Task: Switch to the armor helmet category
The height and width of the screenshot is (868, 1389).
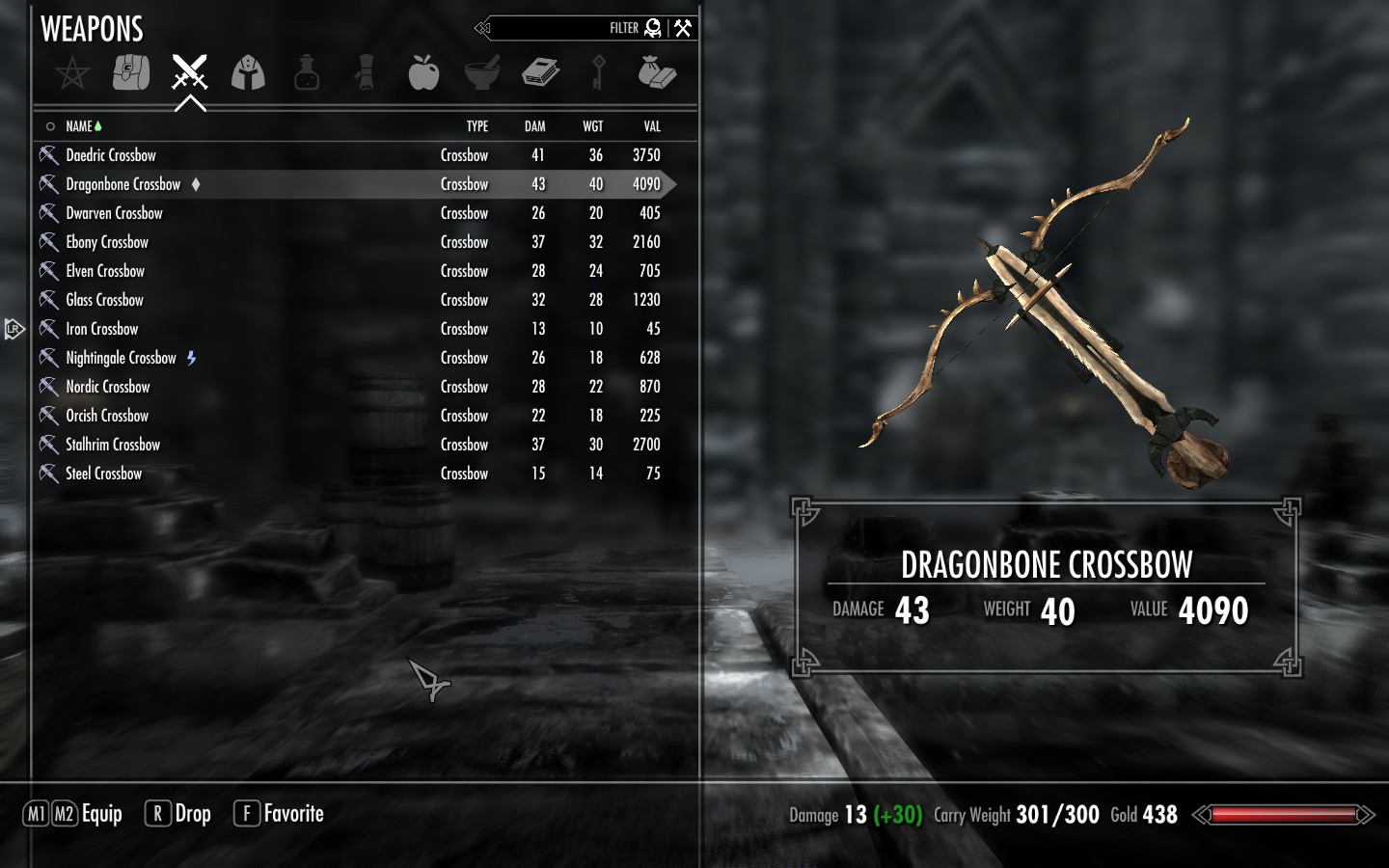Action: pos(248,72)
